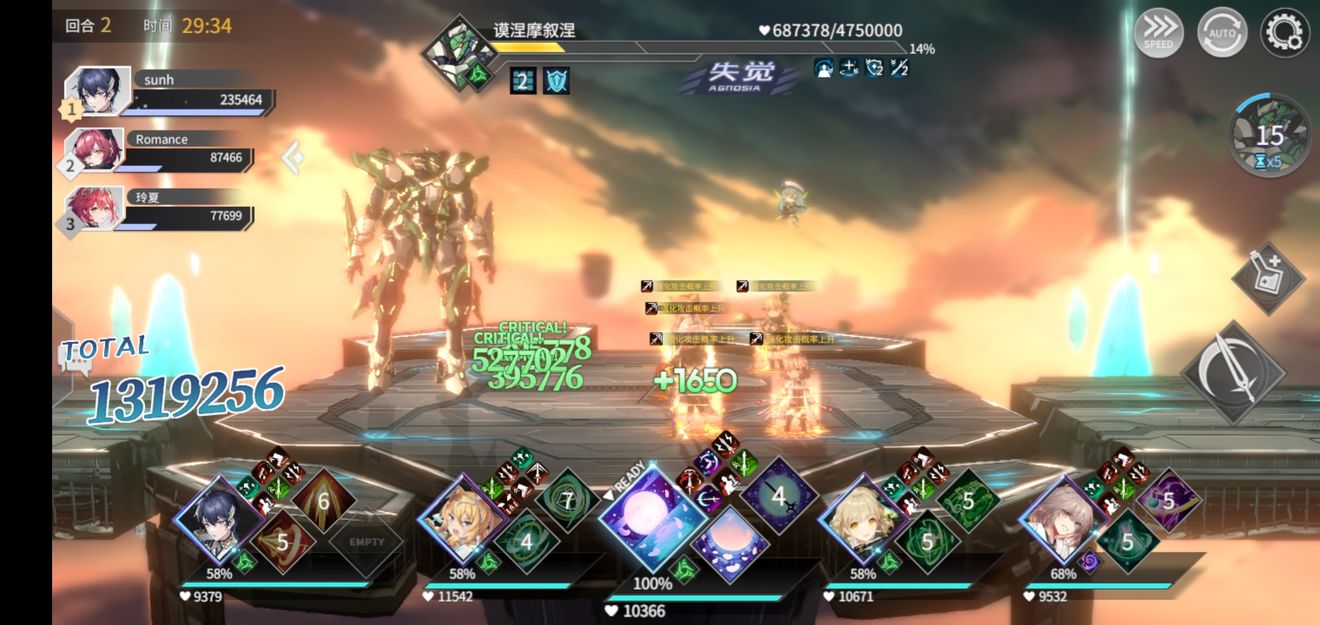1320x625 pixels.
Task: Select the READY moon skill icon
Action: 652,516
